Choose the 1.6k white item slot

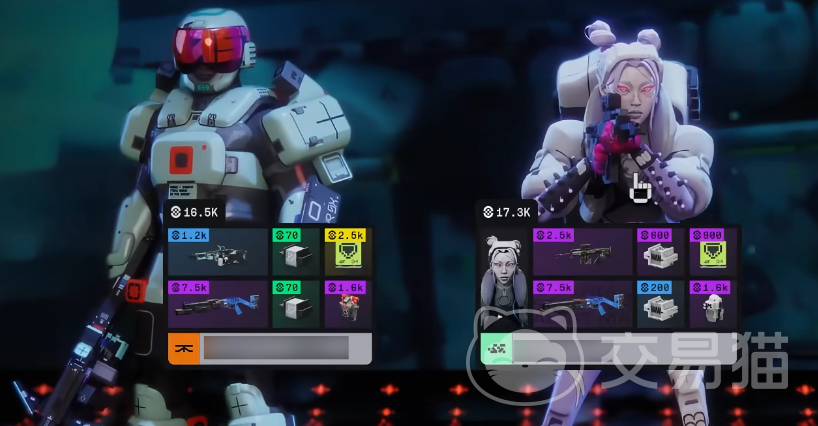(713, 304)
